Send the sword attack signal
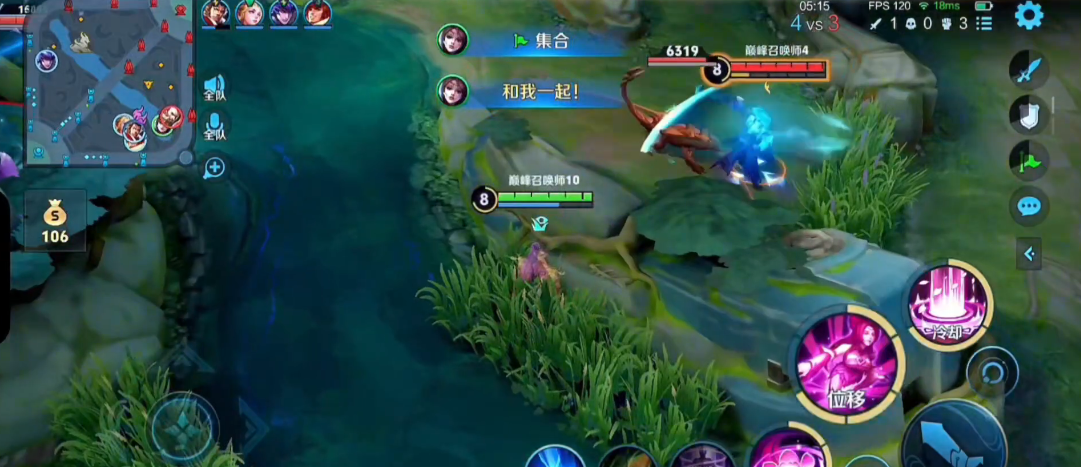This screenshot has height=467, width=1081. point(1029,70)
